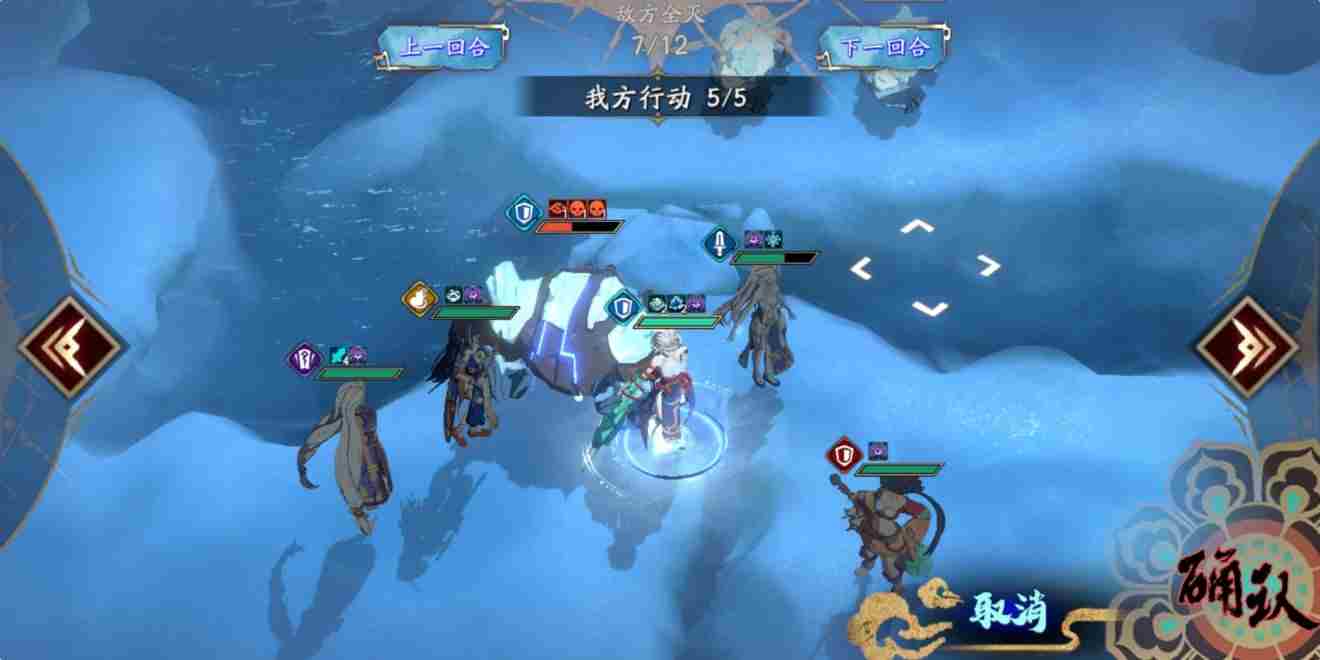Click the right double-chevron diamond button
Screen dimensions: 1320x660
[x=1247, y=346]
